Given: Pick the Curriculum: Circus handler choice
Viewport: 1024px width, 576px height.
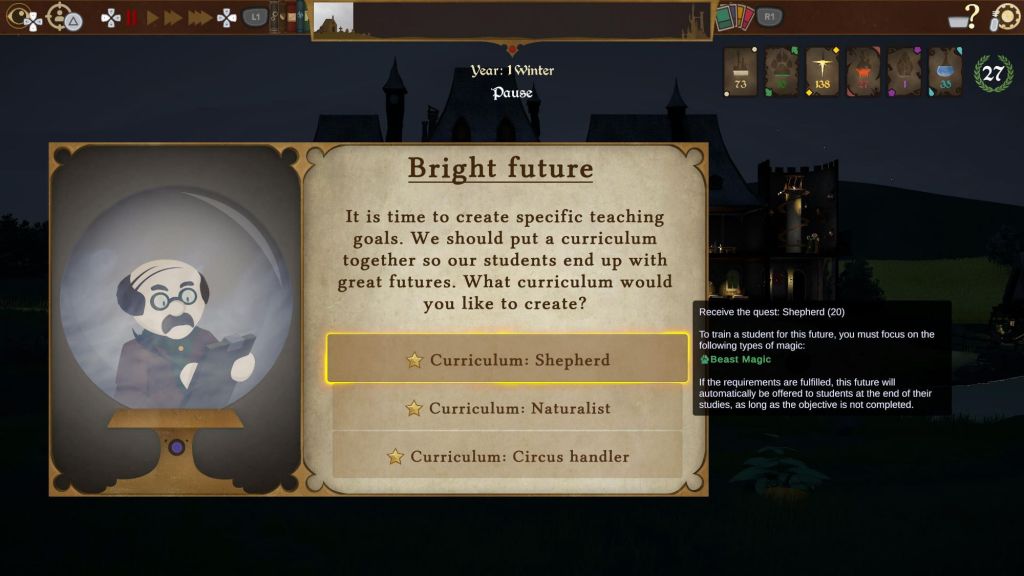Looking at the screenshot, I should 507,456.
